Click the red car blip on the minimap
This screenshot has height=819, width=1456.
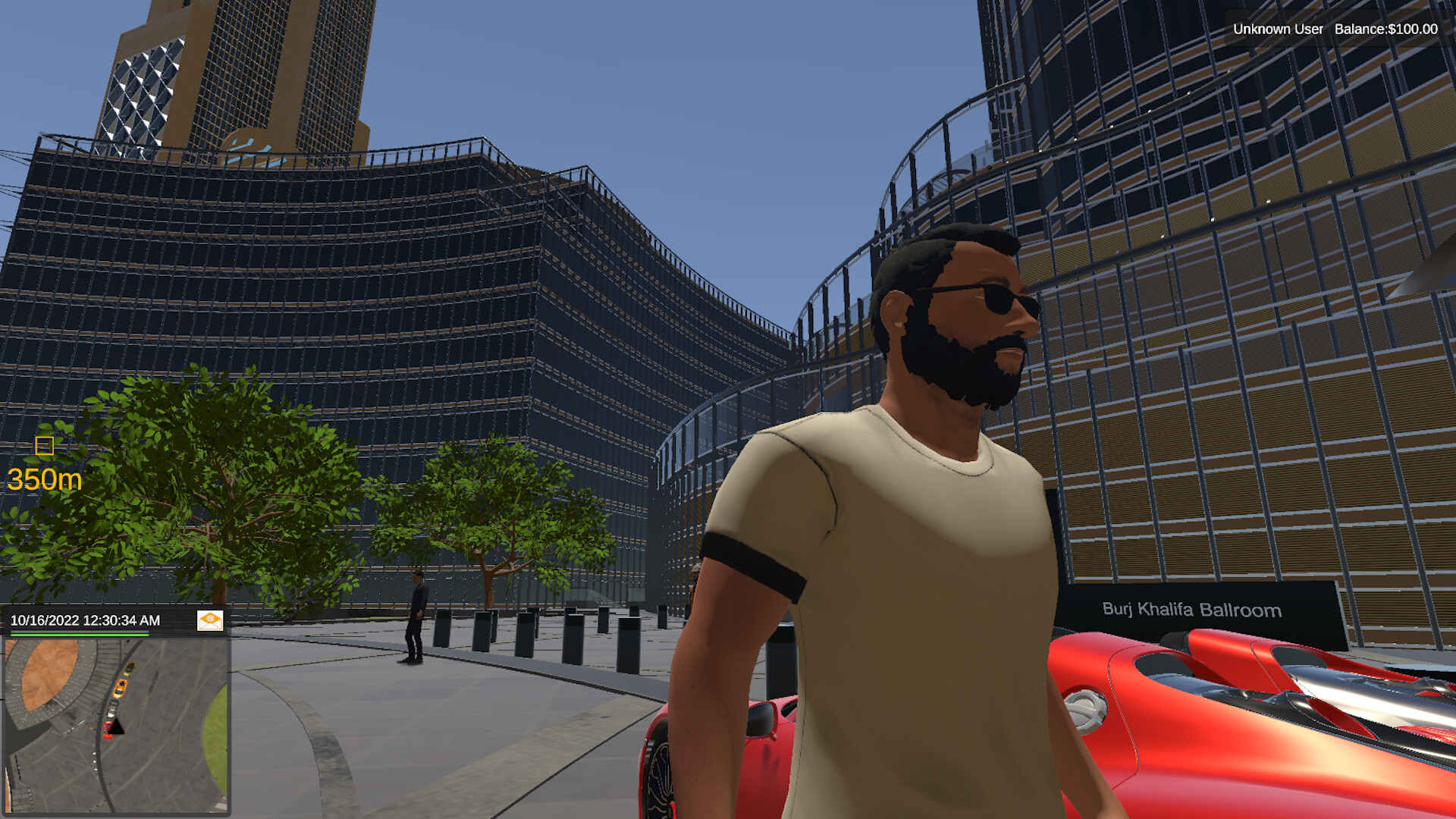tap(108, 730)
